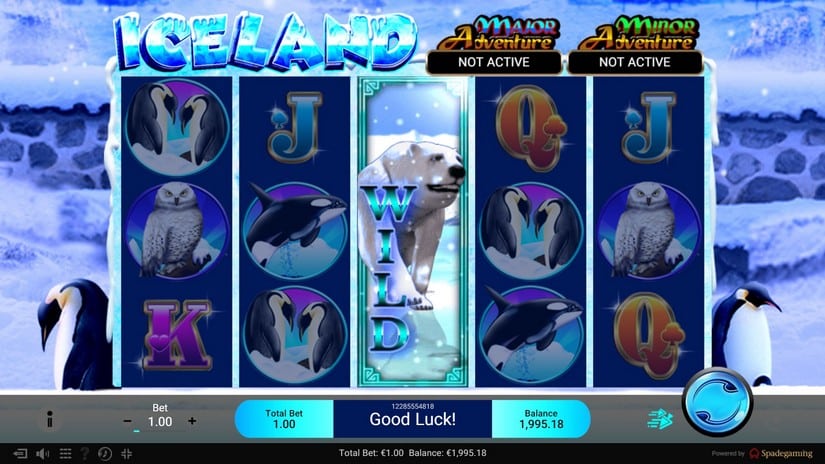Toggle fullscreen mode icon
Image resolution: width=825 pixels, height=464 pixels.
pos(127,454)
